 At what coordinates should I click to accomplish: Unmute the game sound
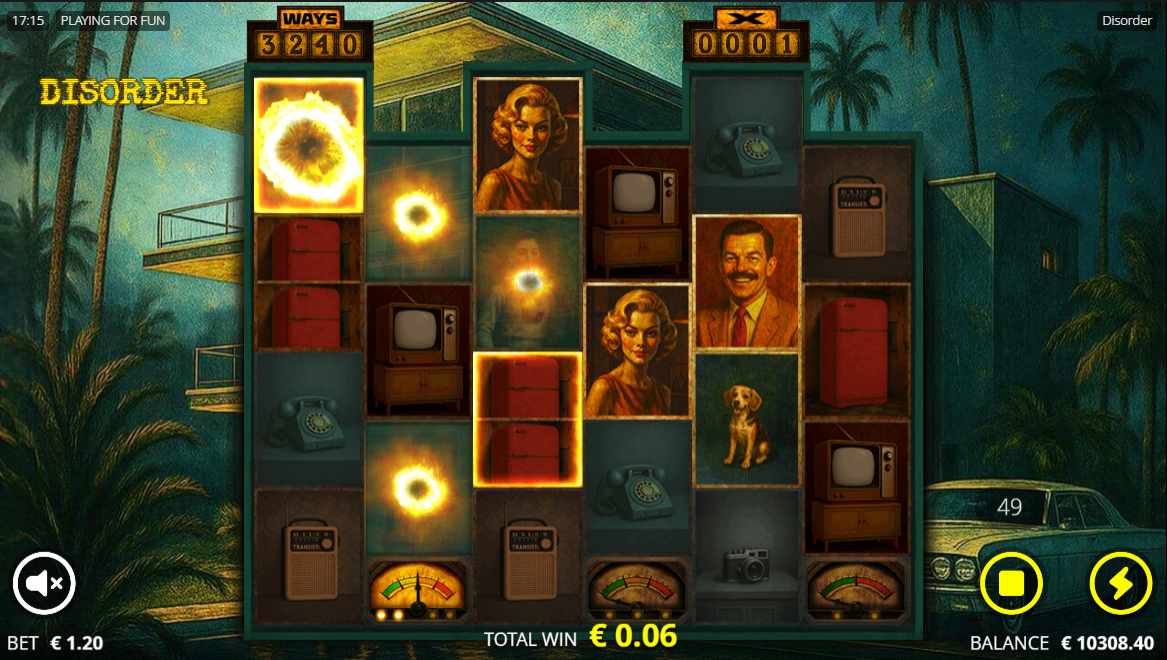tap(44, 582)
